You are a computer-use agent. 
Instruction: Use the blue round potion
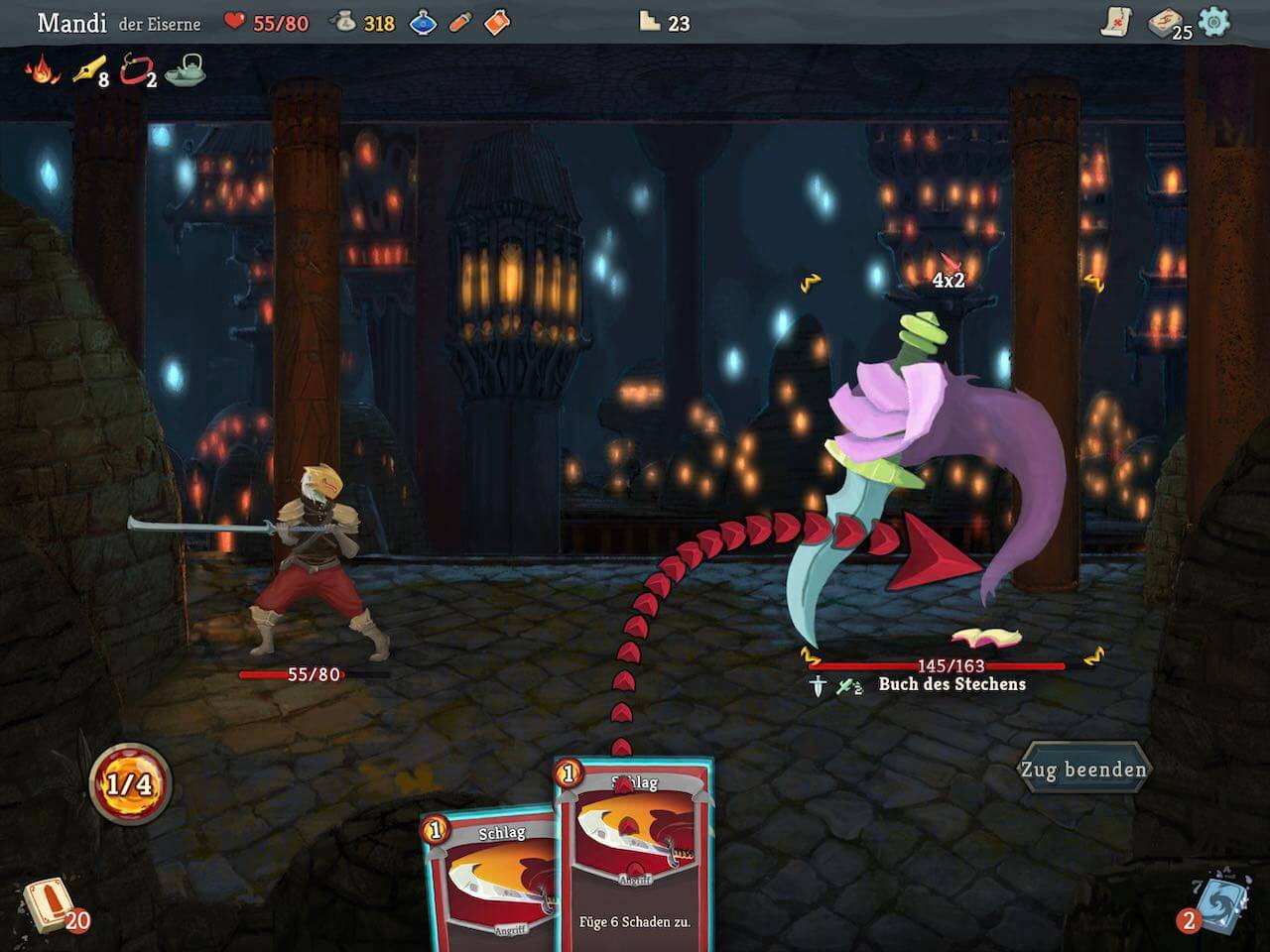click(x=423, y=22)
